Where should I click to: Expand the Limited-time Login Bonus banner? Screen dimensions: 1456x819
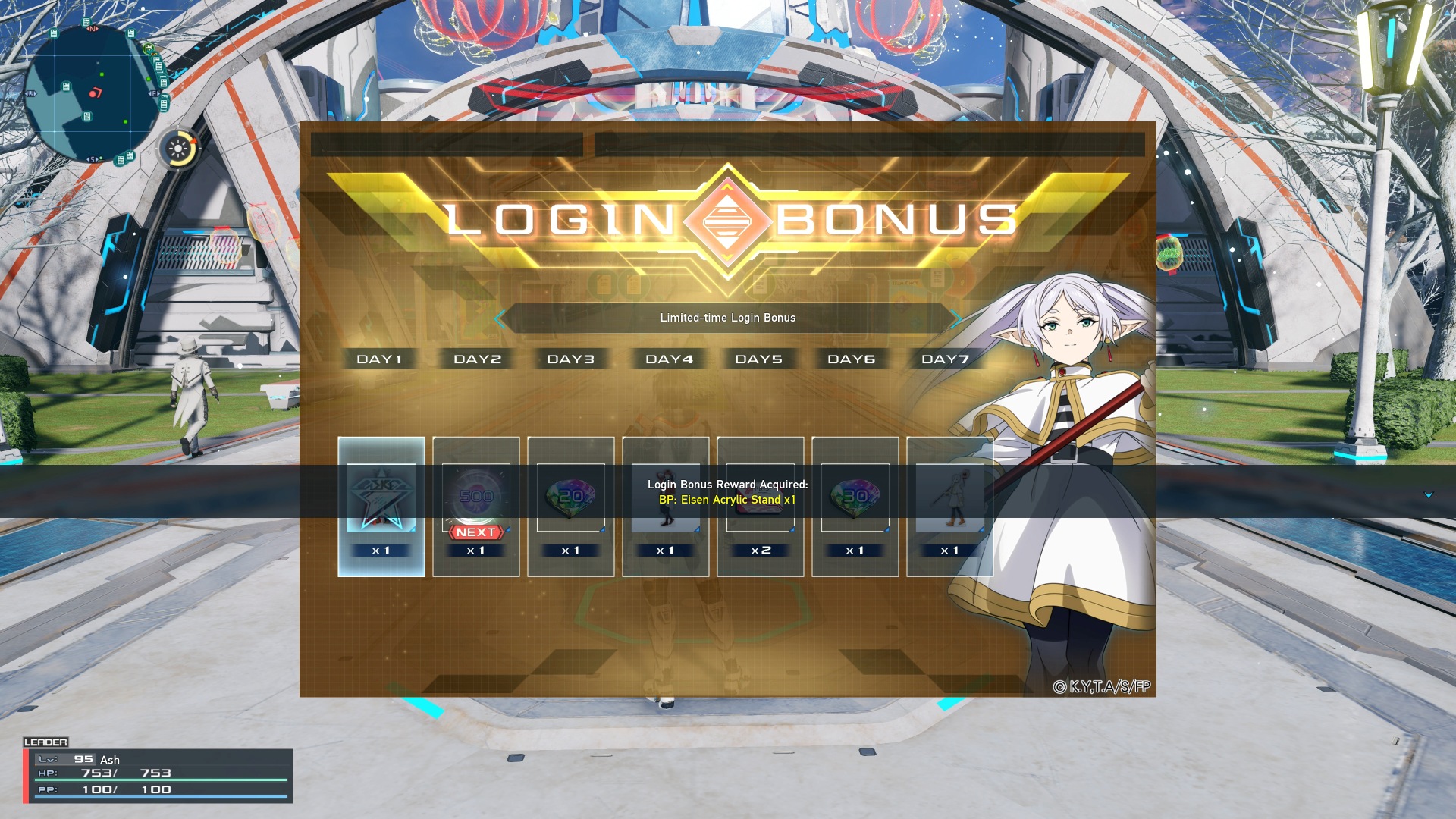728,318
